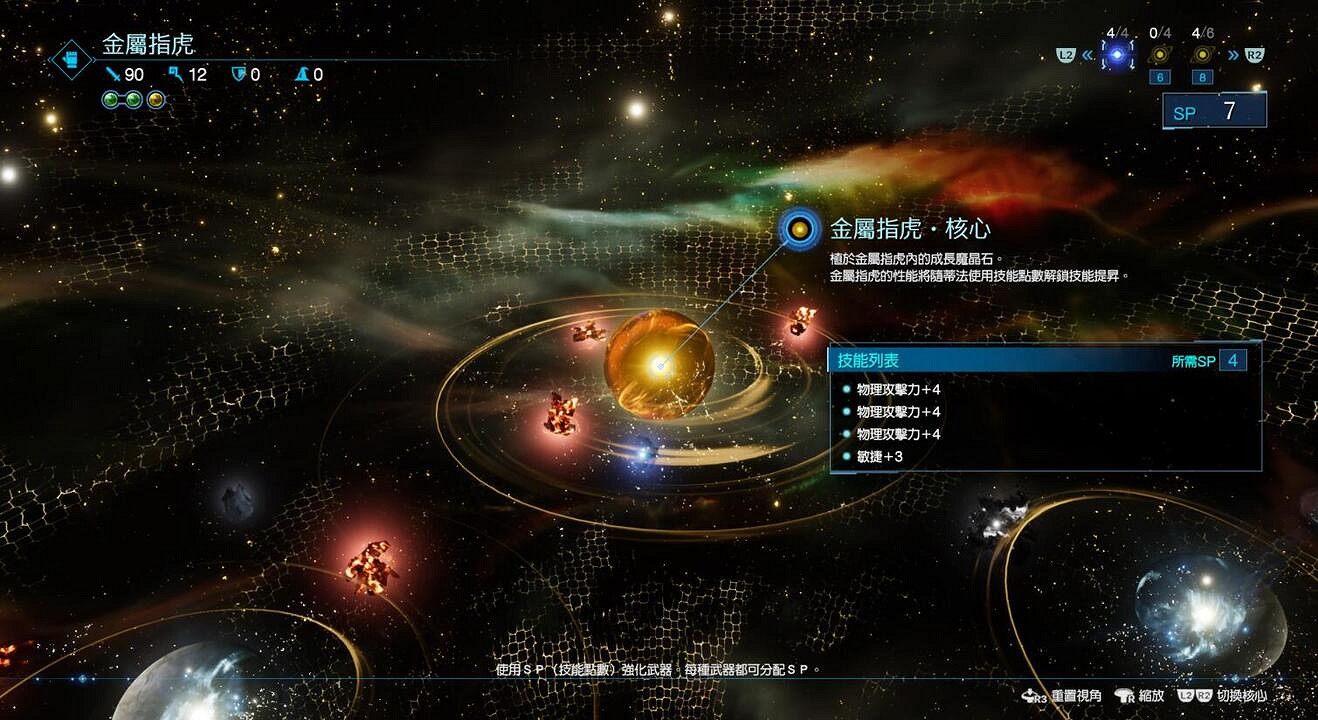Select the 4/6 core costing 8 SP
Viewport: 1318px width, 720px height.
tap(1202, 55)
